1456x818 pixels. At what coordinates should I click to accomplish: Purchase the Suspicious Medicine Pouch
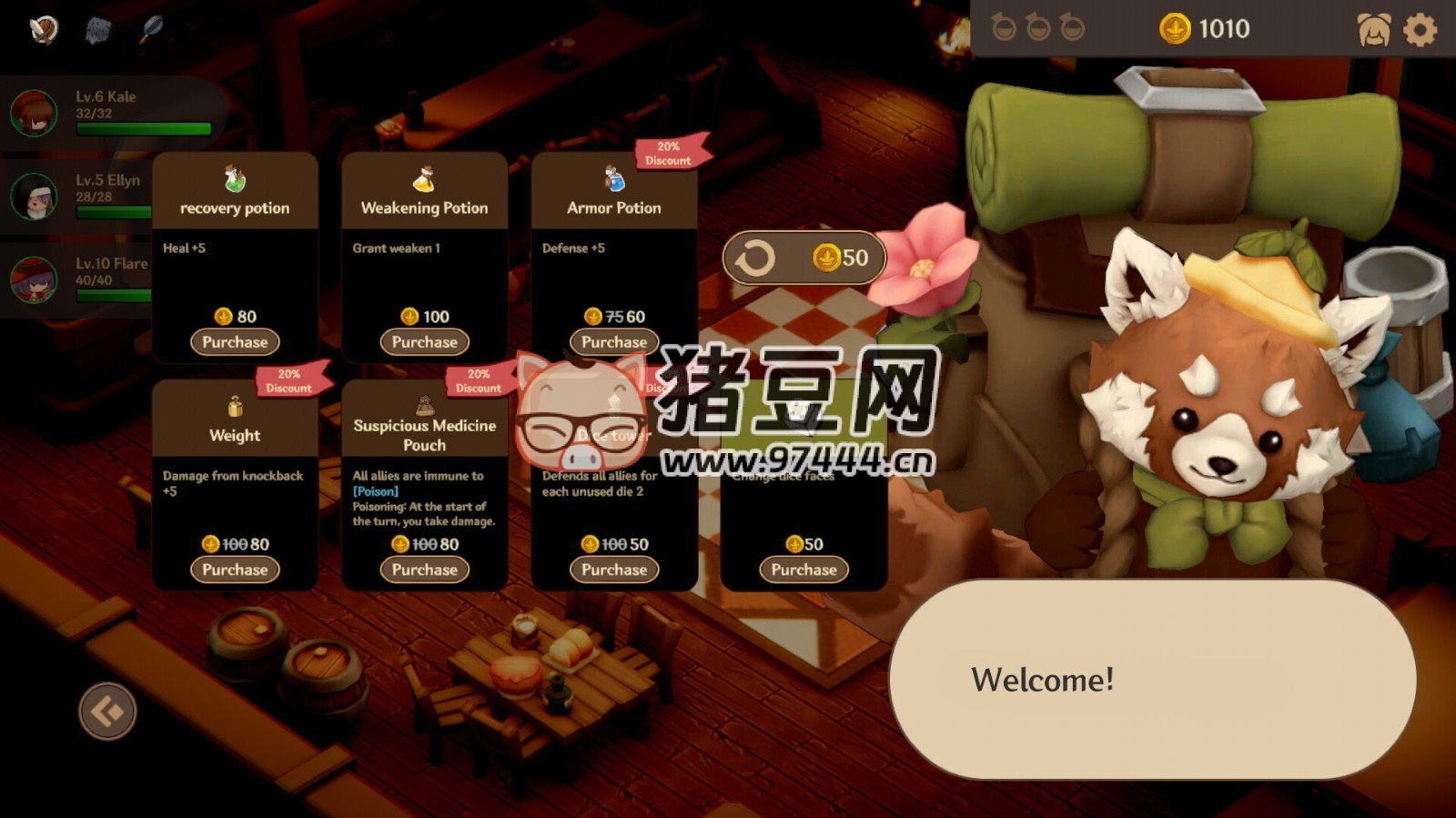423,570
